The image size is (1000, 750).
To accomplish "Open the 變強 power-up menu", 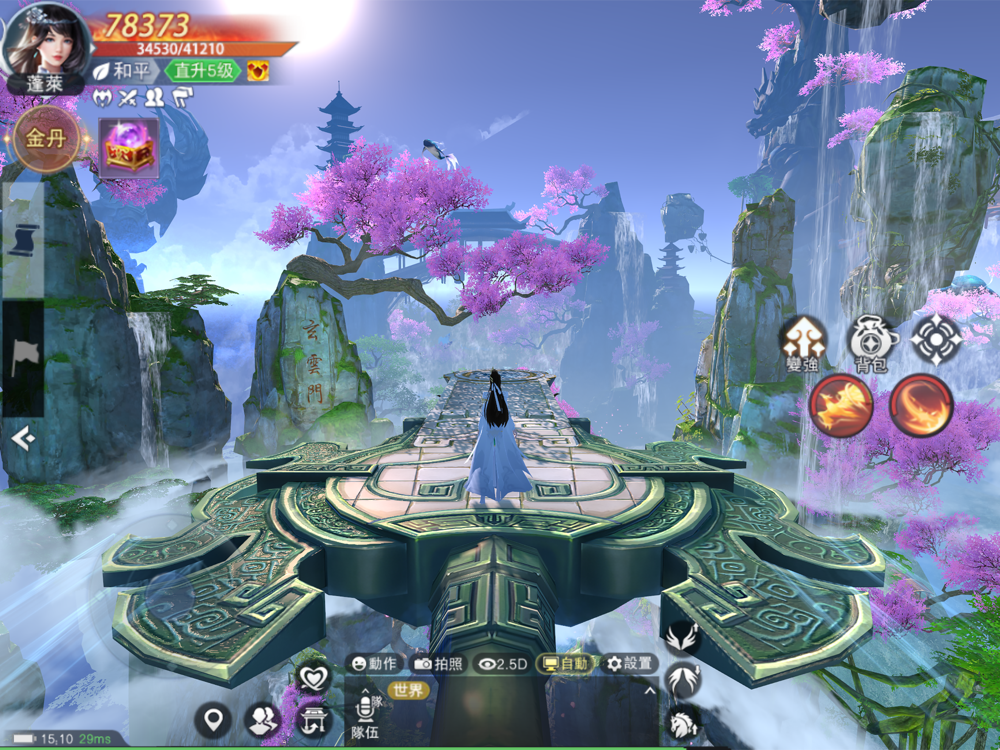I will click(x=803, y=342).
